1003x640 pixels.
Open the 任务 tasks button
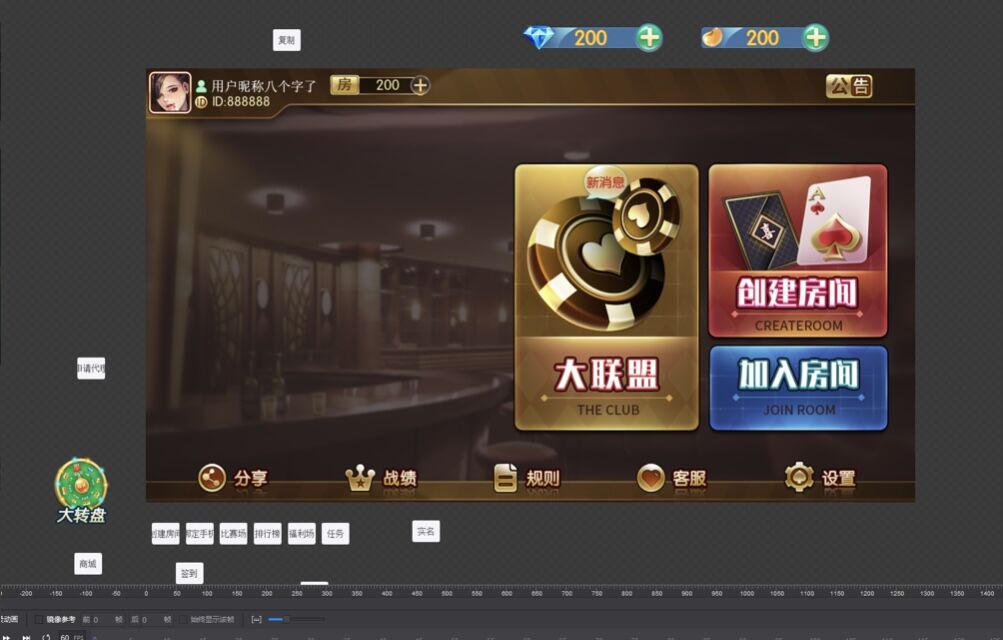click(335, 534)
